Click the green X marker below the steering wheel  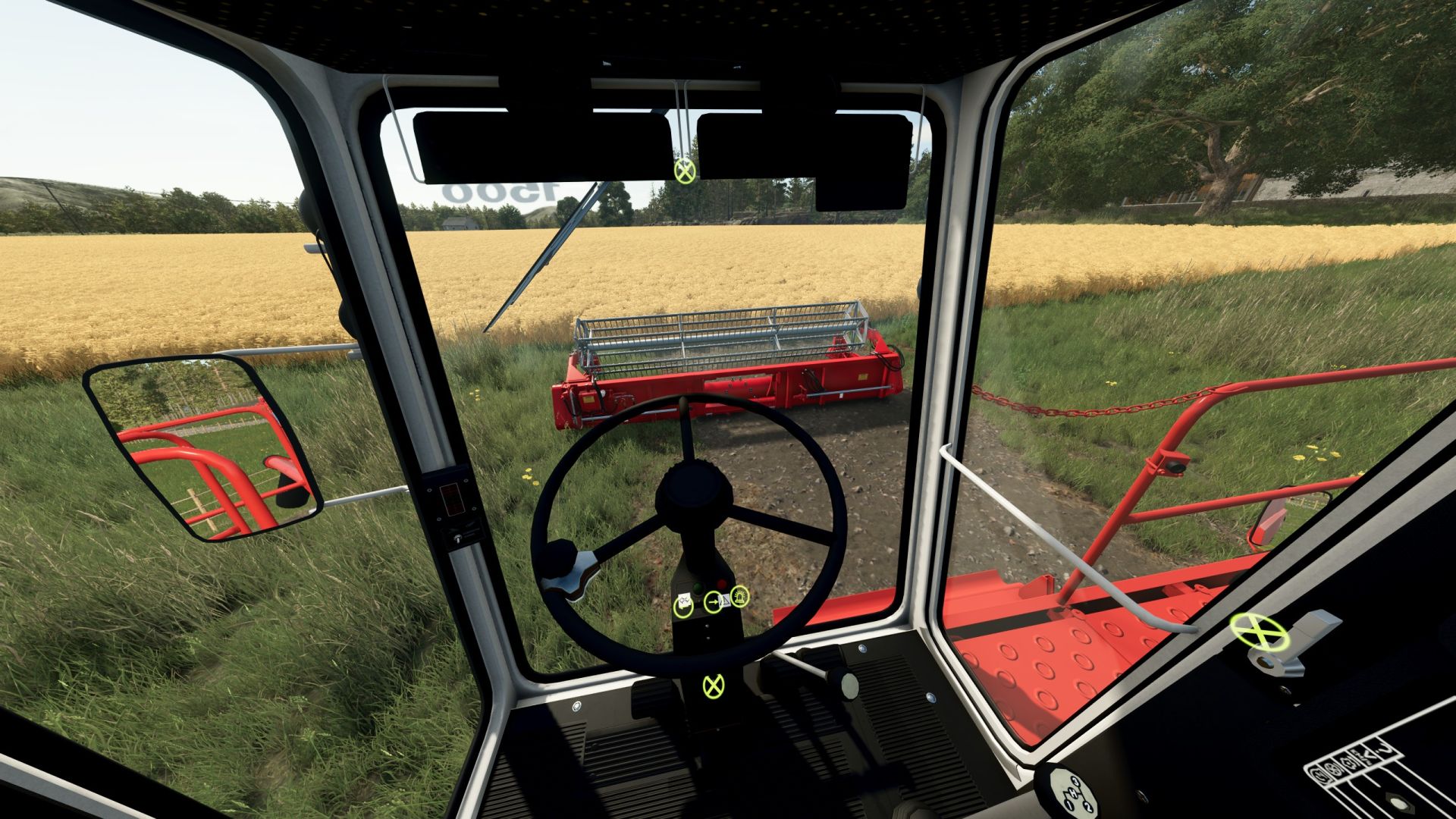tap(713, 686)
